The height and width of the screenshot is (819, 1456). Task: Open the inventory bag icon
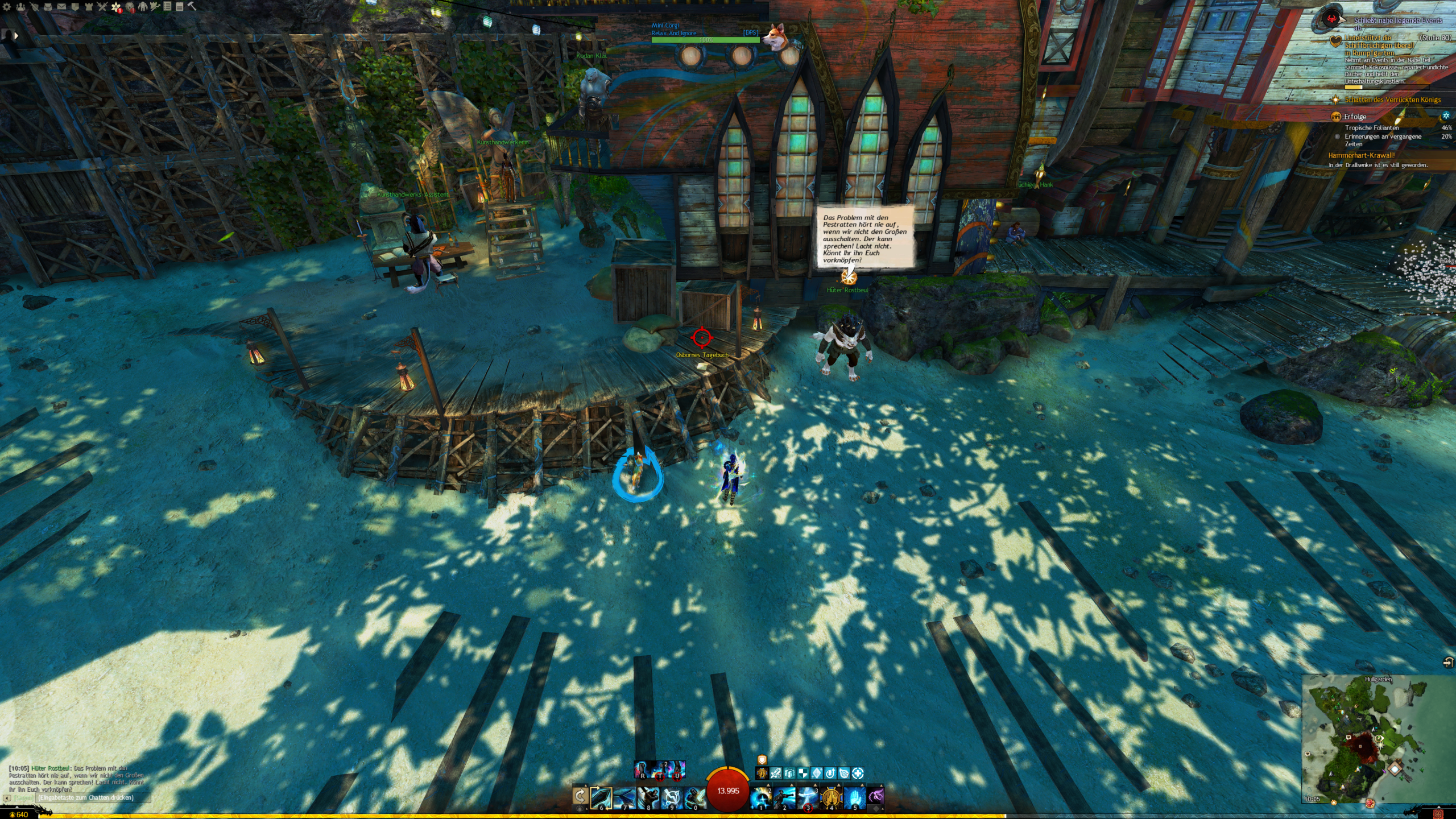pyautogui.click(x=48, y=7)
